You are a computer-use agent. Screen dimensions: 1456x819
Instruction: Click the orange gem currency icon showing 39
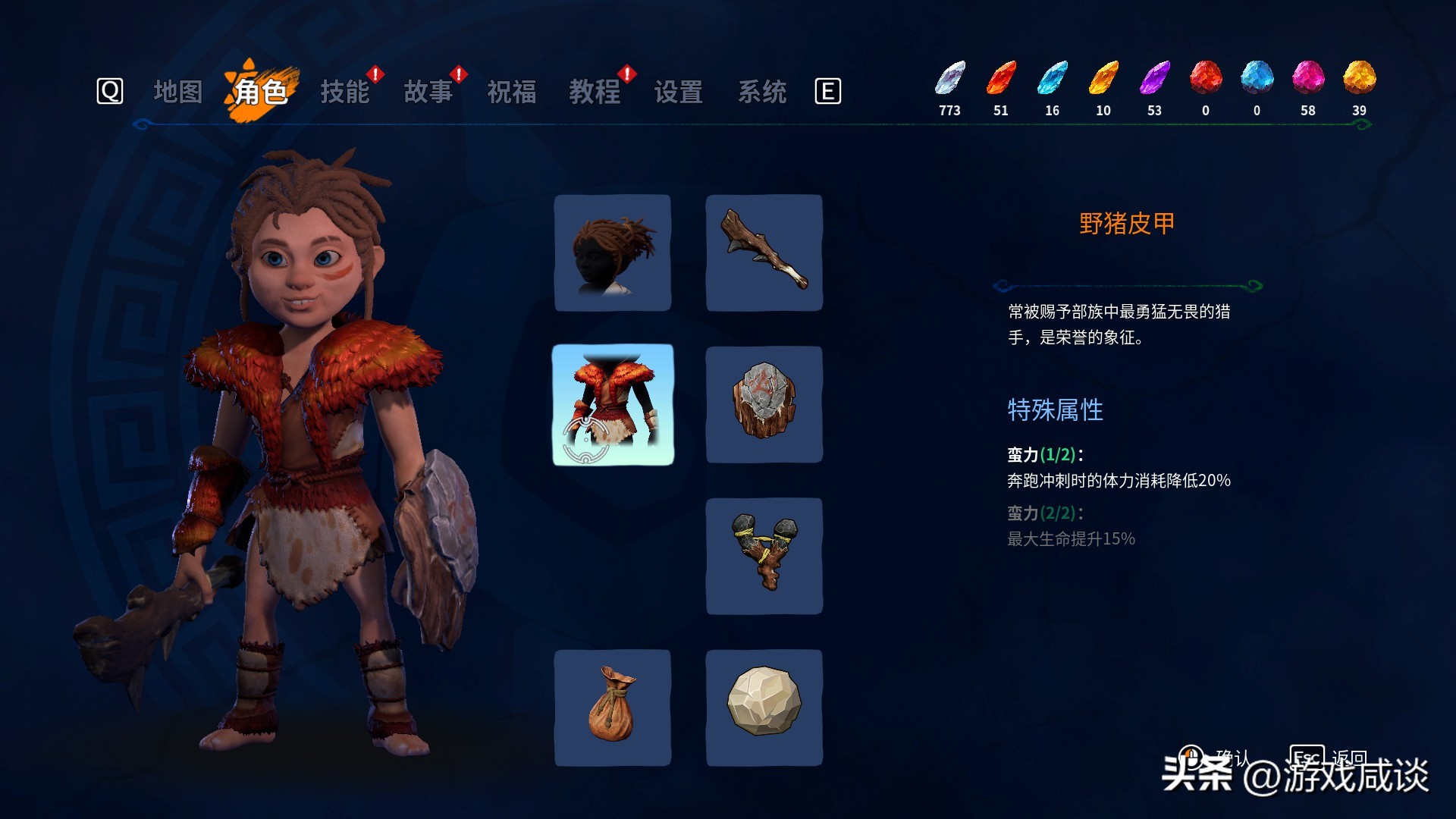point(1359,80)
